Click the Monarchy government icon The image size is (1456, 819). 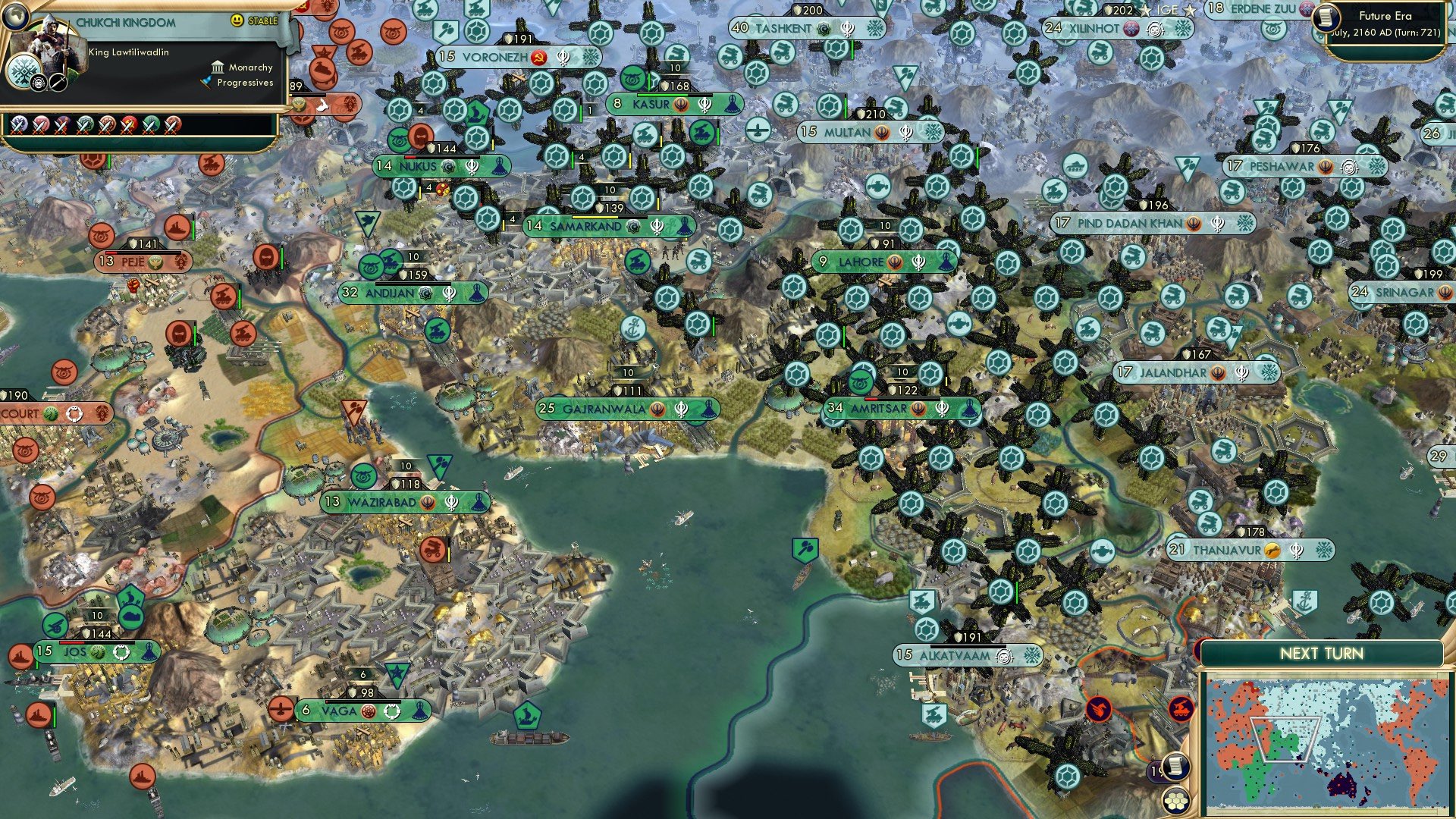(x=217, y=67)
